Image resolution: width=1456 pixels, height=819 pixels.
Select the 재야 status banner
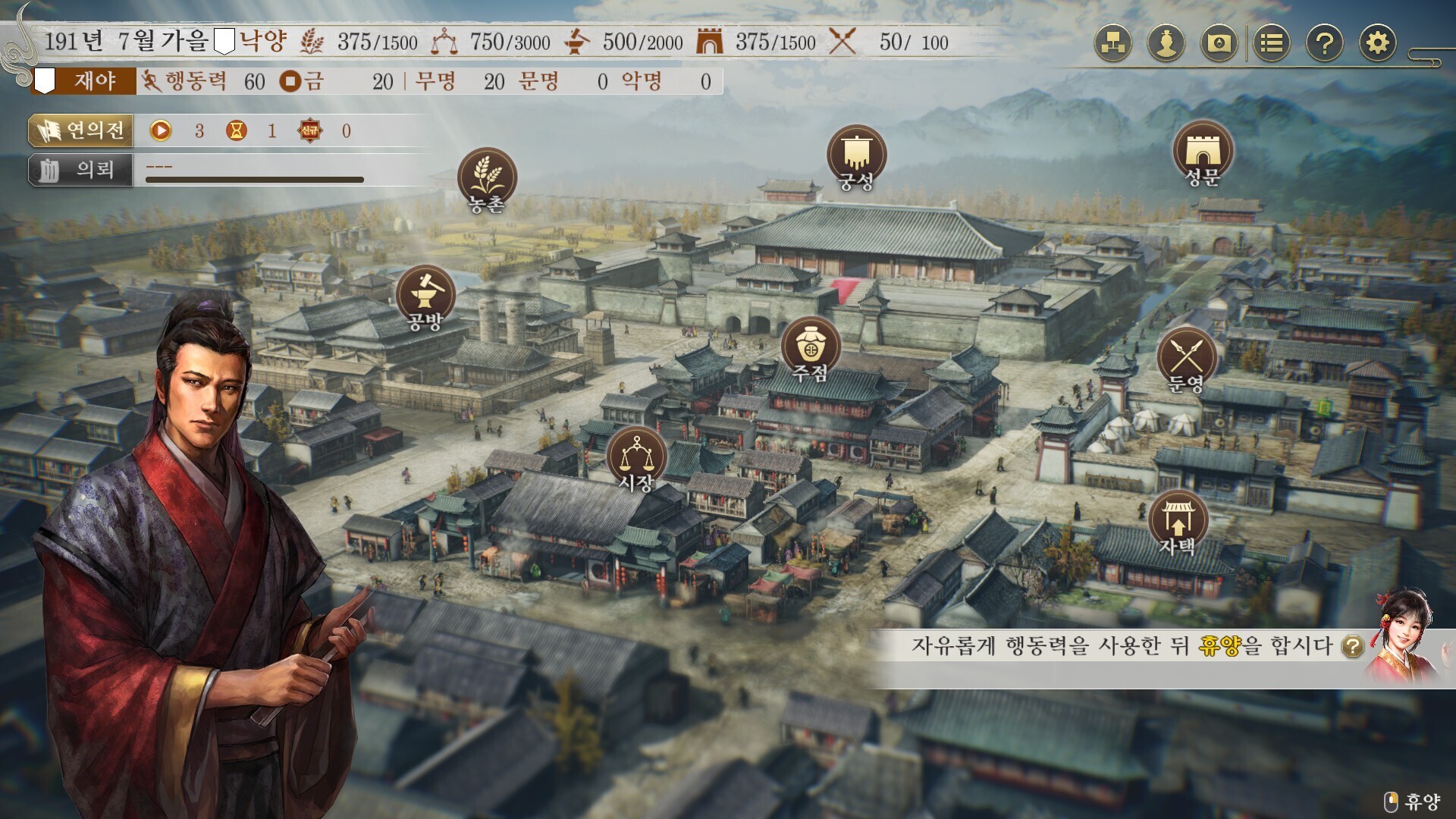click(85, 81)
